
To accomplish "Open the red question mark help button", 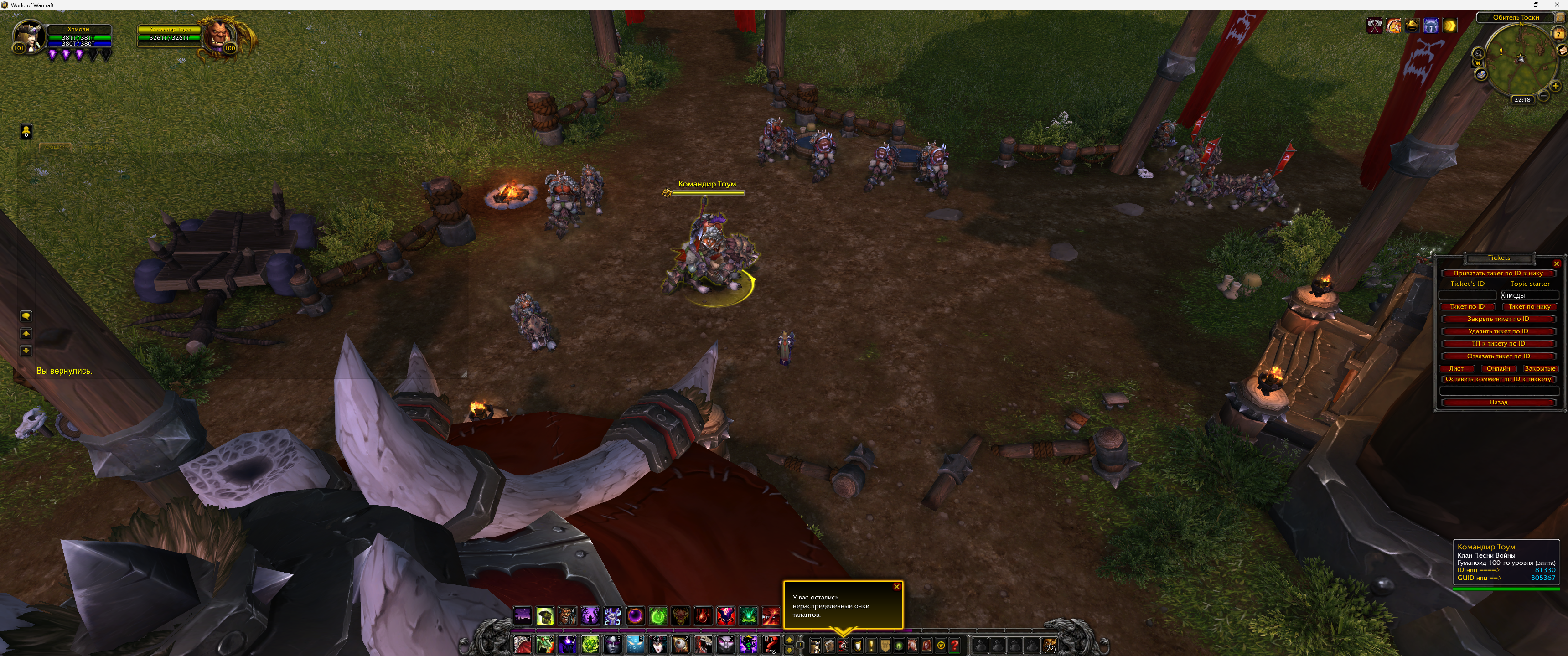I will coord(954,645).
